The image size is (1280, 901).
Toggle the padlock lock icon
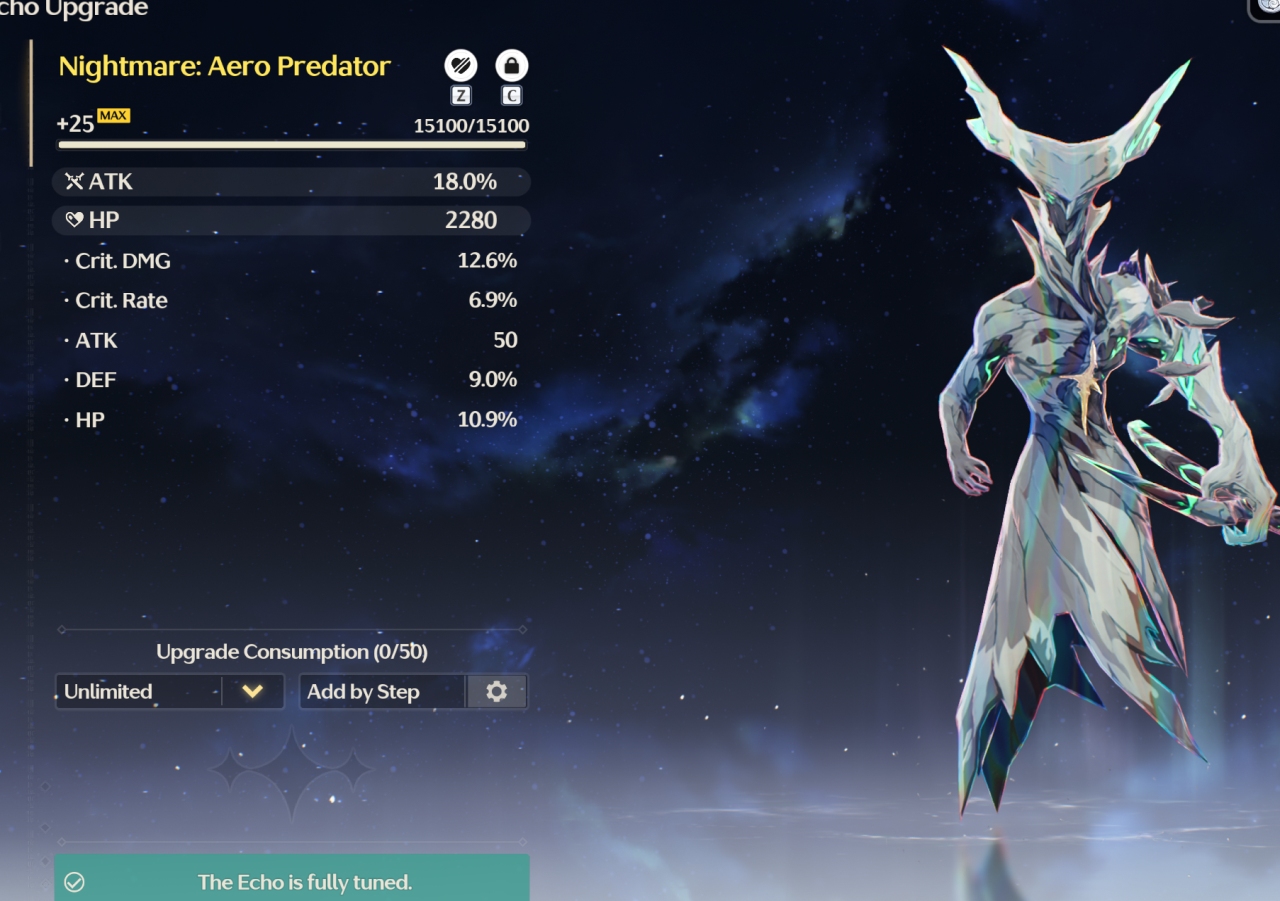[x=512, y=67]
